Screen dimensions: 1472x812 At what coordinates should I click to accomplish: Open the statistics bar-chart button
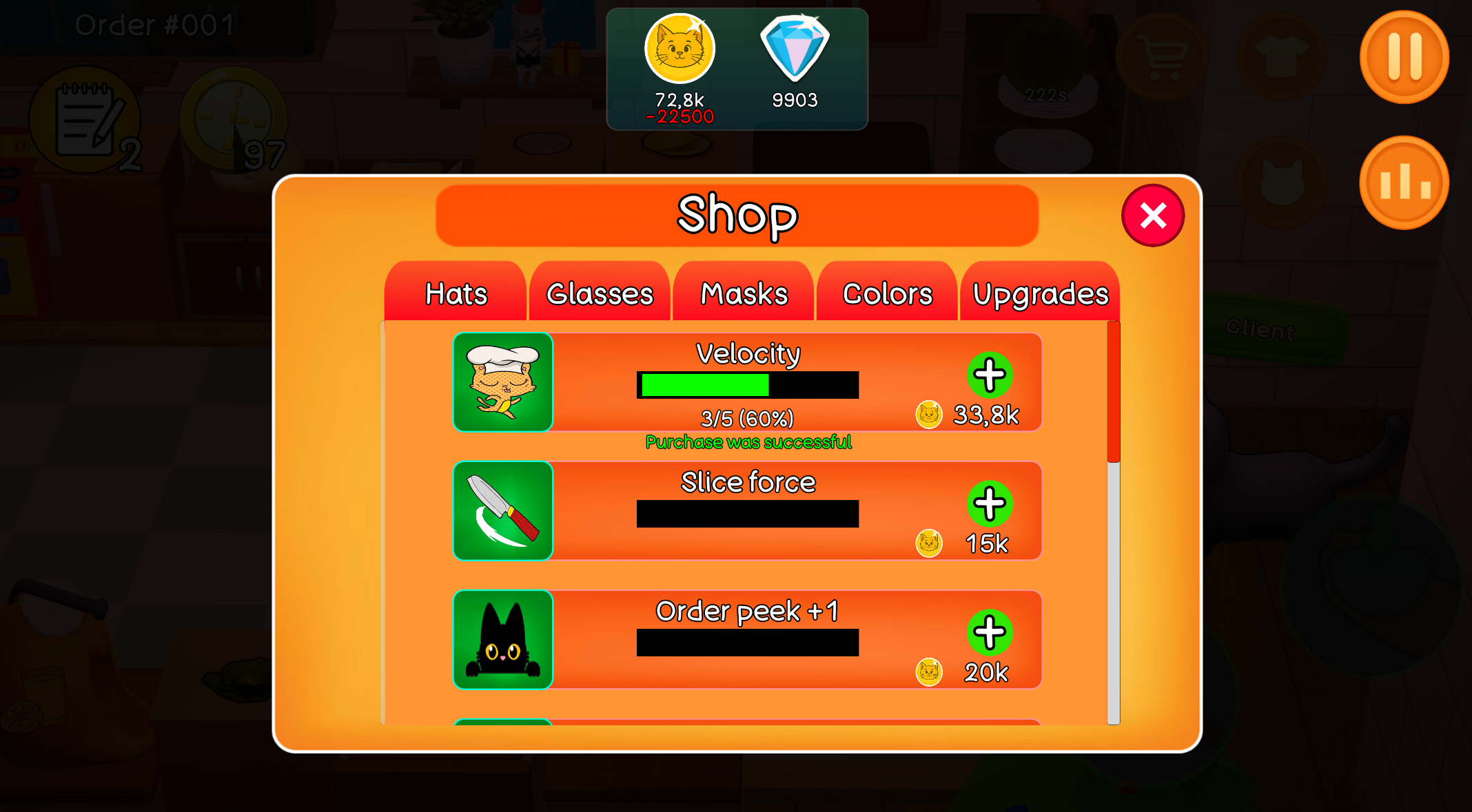1404,180
